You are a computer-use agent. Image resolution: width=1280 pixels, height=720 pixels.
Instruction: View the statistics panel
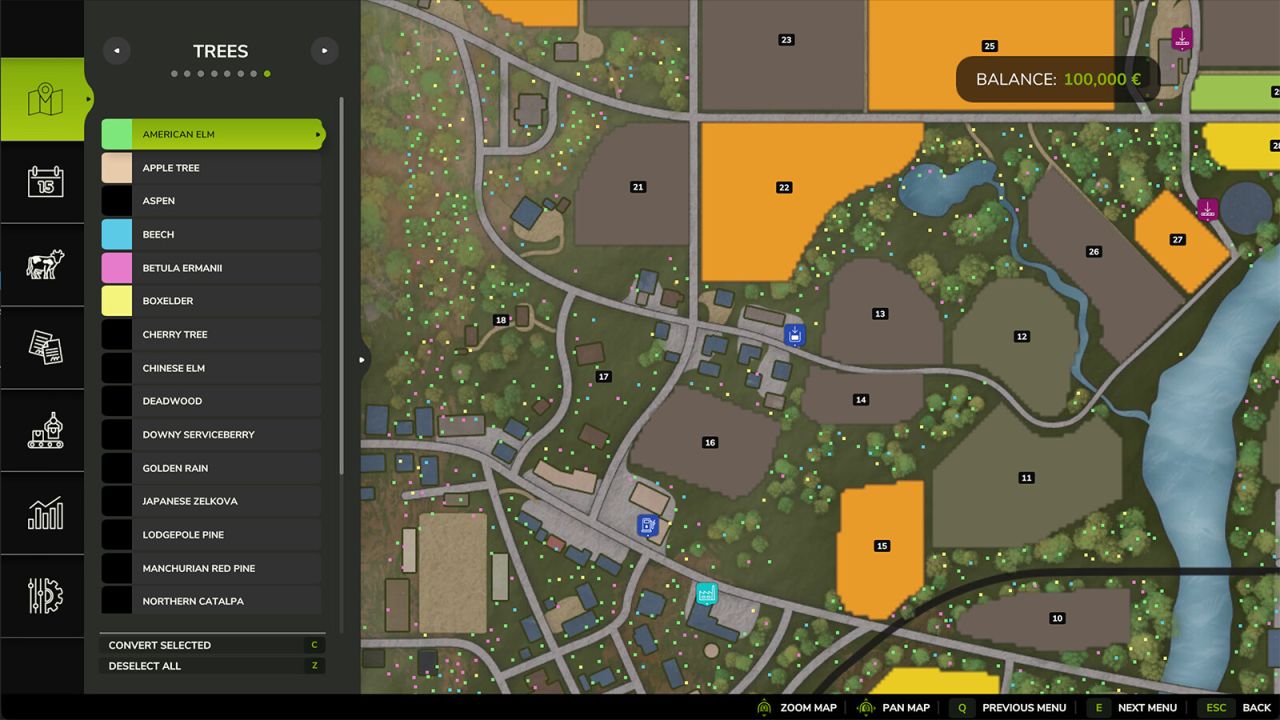pyautogui.click(x=43, y=513)
